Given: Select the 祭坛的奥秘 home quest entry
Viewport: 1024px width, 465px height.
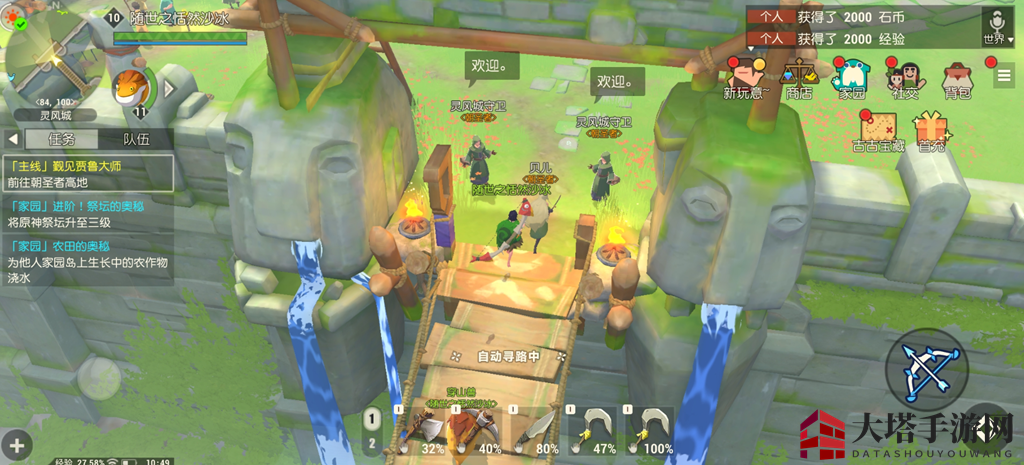Looking at the screenshot, I should [x=88, y=213].
